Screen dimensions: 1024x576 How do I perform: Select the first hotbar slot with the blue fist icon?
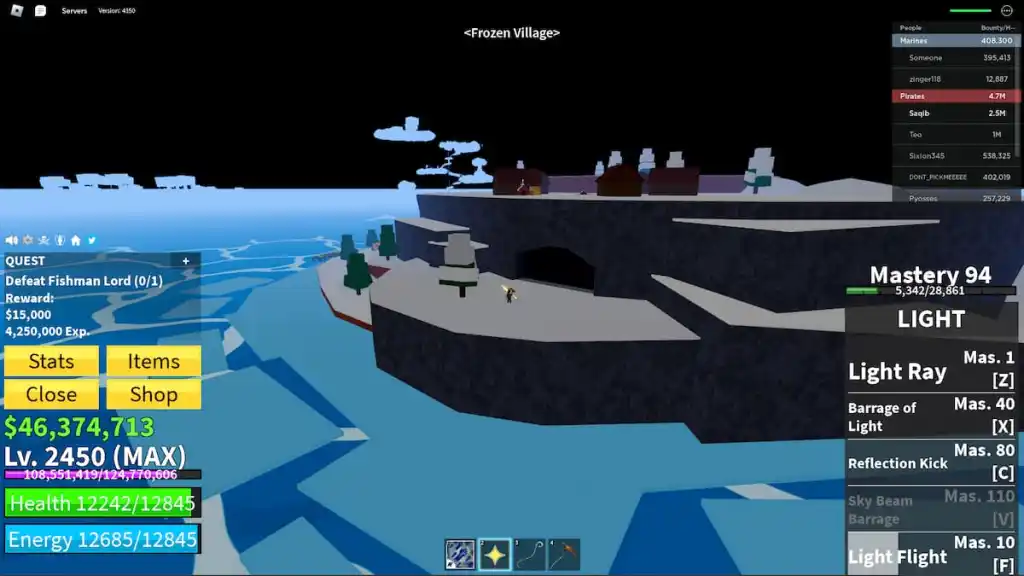coord(460,554)
